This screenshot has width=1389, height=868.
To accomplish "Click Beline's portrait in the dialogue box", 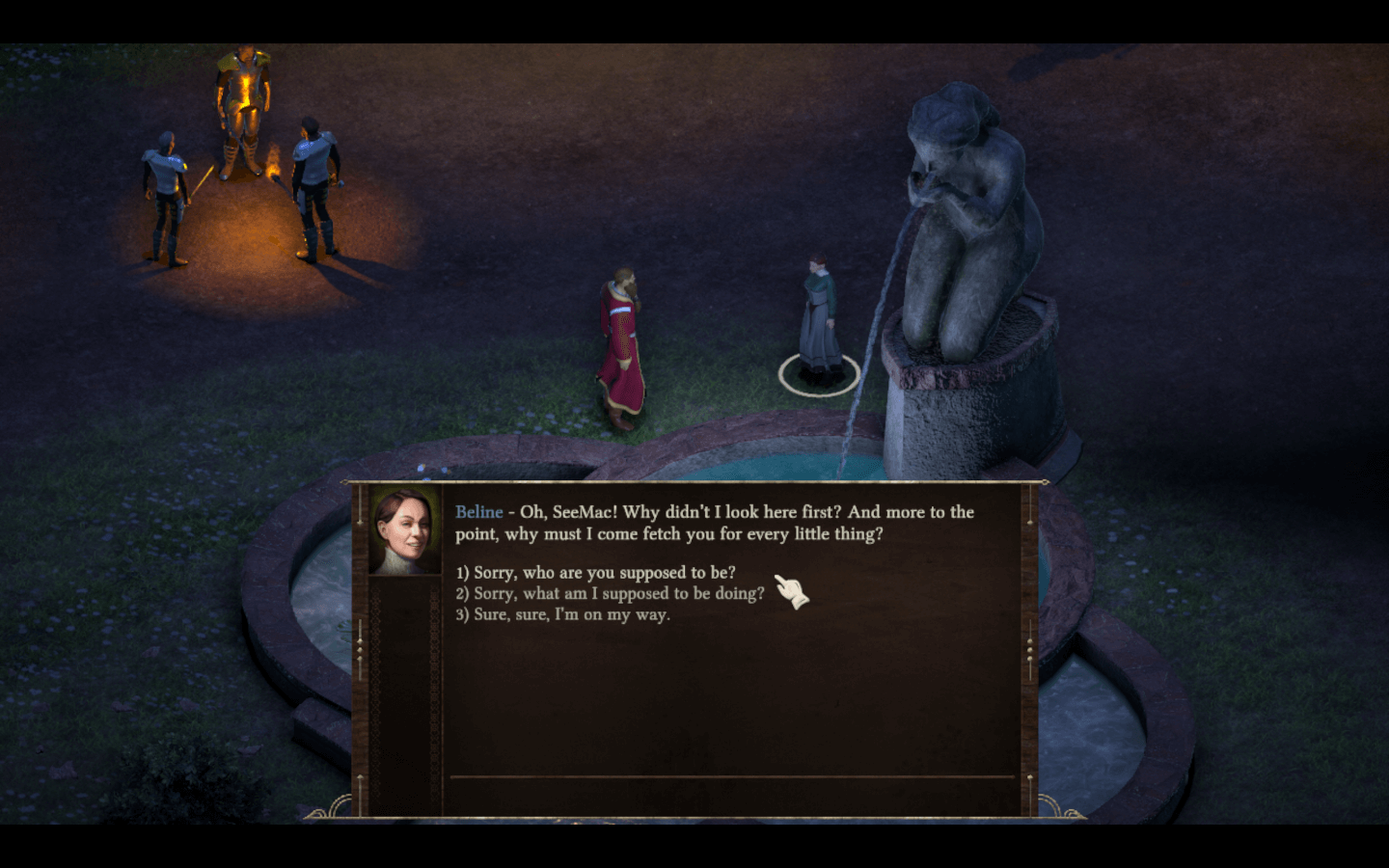I will pos(405,529).
